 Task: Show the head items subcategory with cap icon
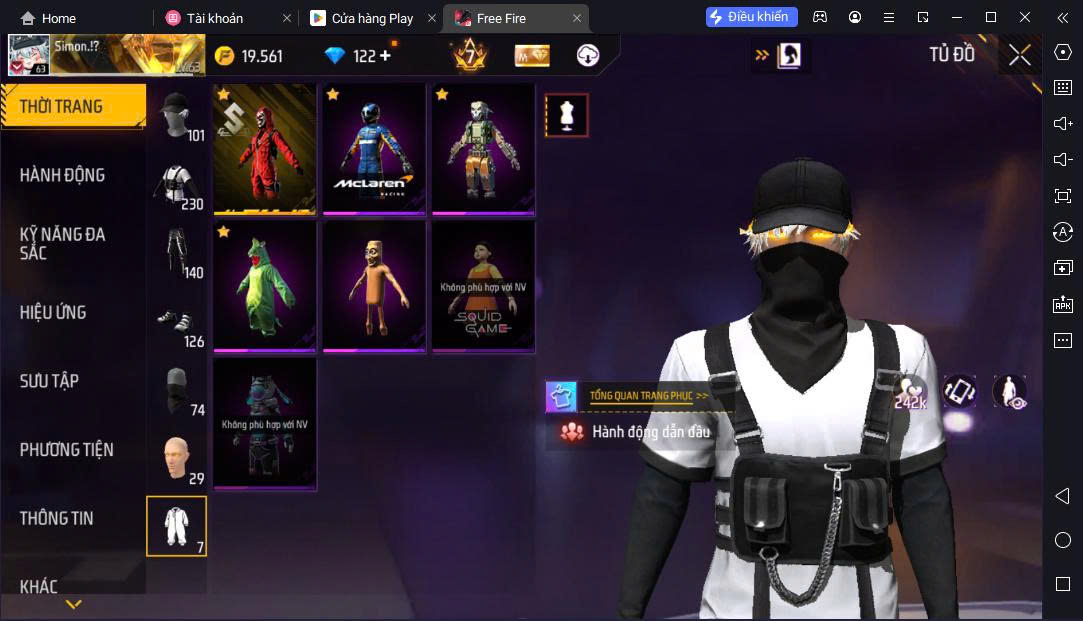176,115
